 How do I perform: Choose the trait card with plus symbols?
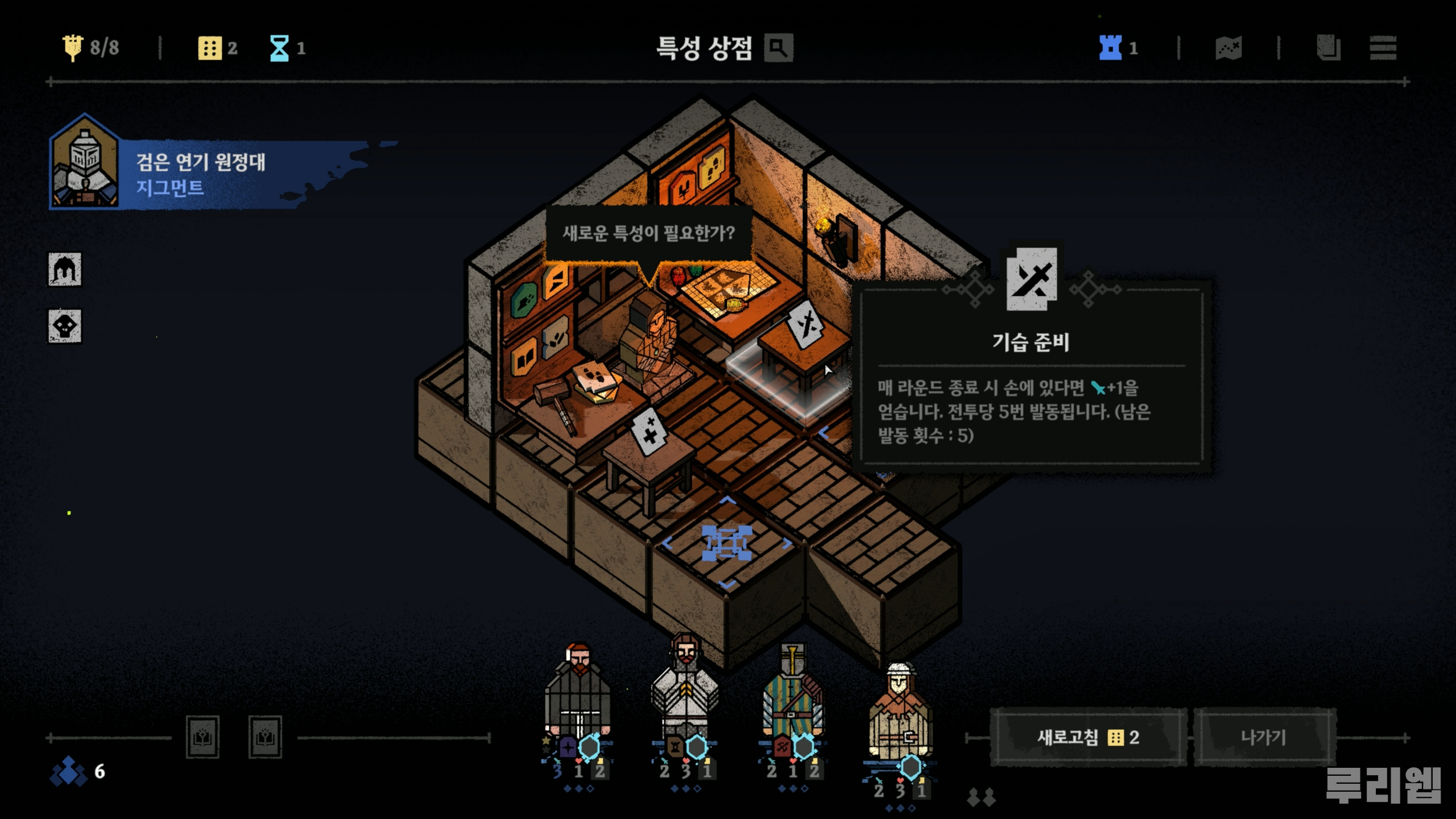pyautogui.click(x=650, y=431)
